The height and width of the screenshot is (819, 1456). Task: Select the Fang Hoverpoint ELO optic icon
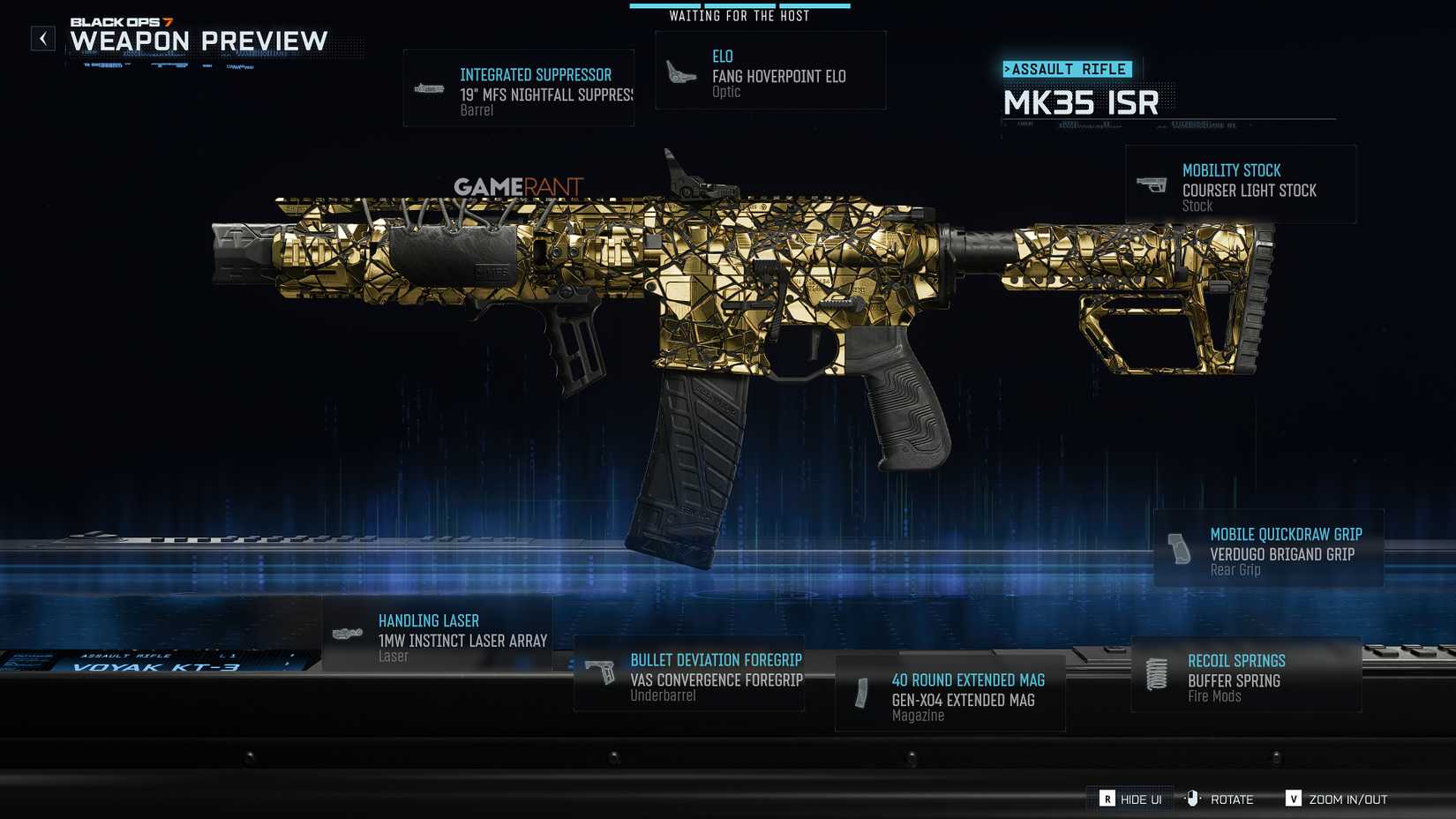679,70
